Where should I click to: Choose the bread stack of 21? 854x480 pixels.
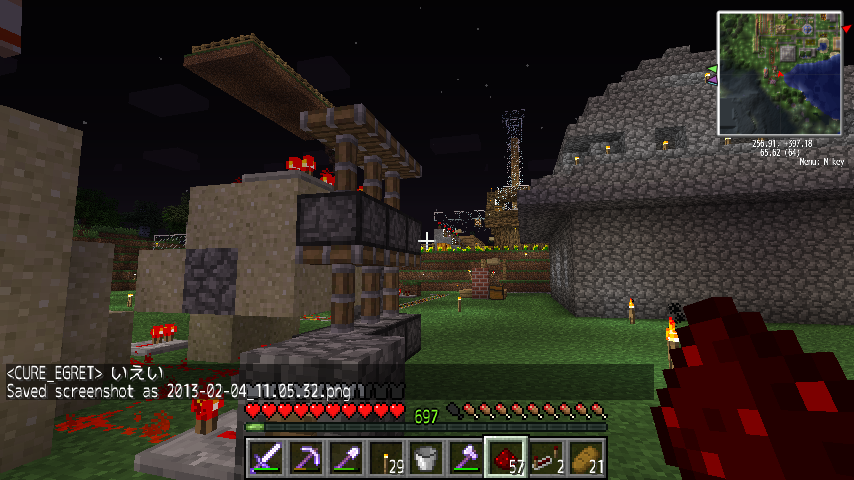586,458
